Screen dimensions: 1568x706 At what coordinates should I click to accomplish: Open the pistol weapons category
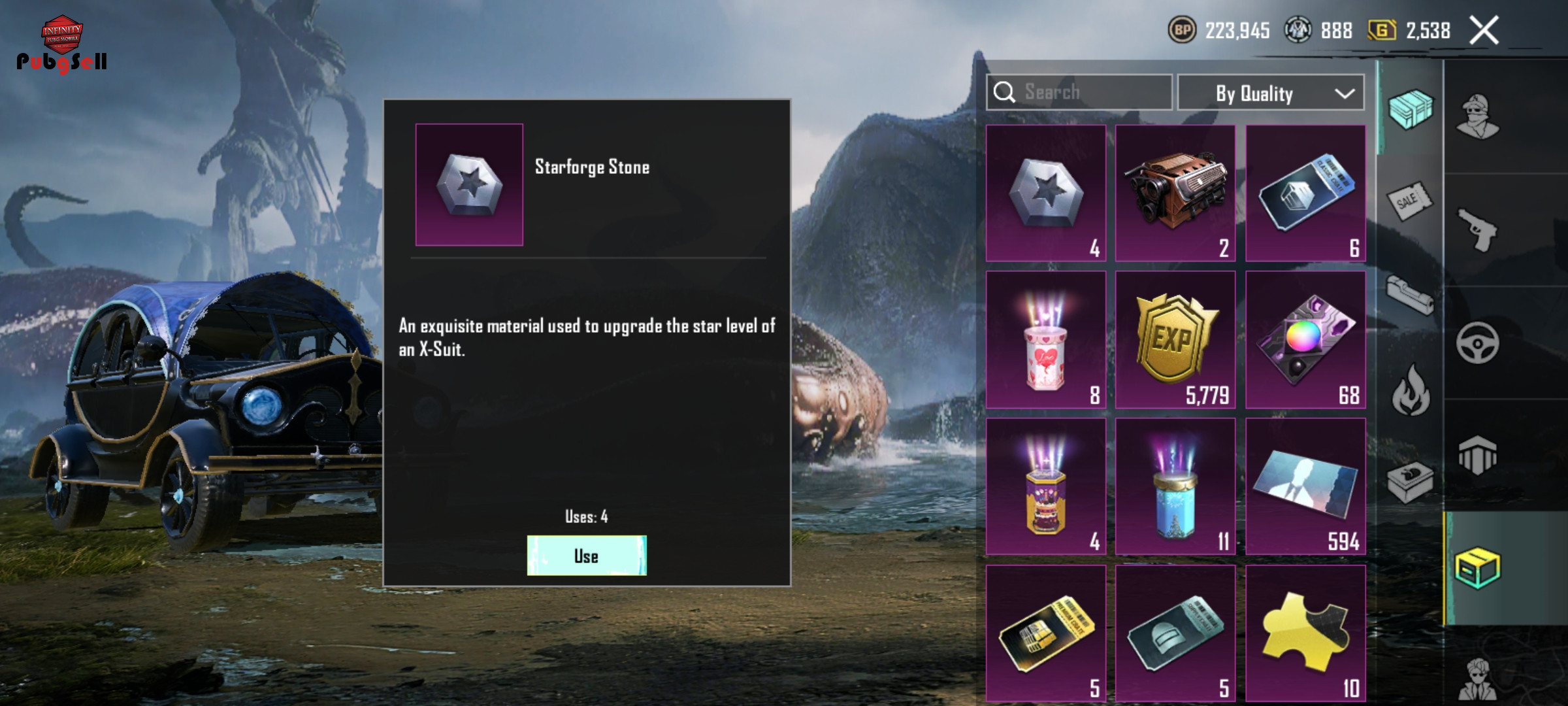pos(1477,229)
